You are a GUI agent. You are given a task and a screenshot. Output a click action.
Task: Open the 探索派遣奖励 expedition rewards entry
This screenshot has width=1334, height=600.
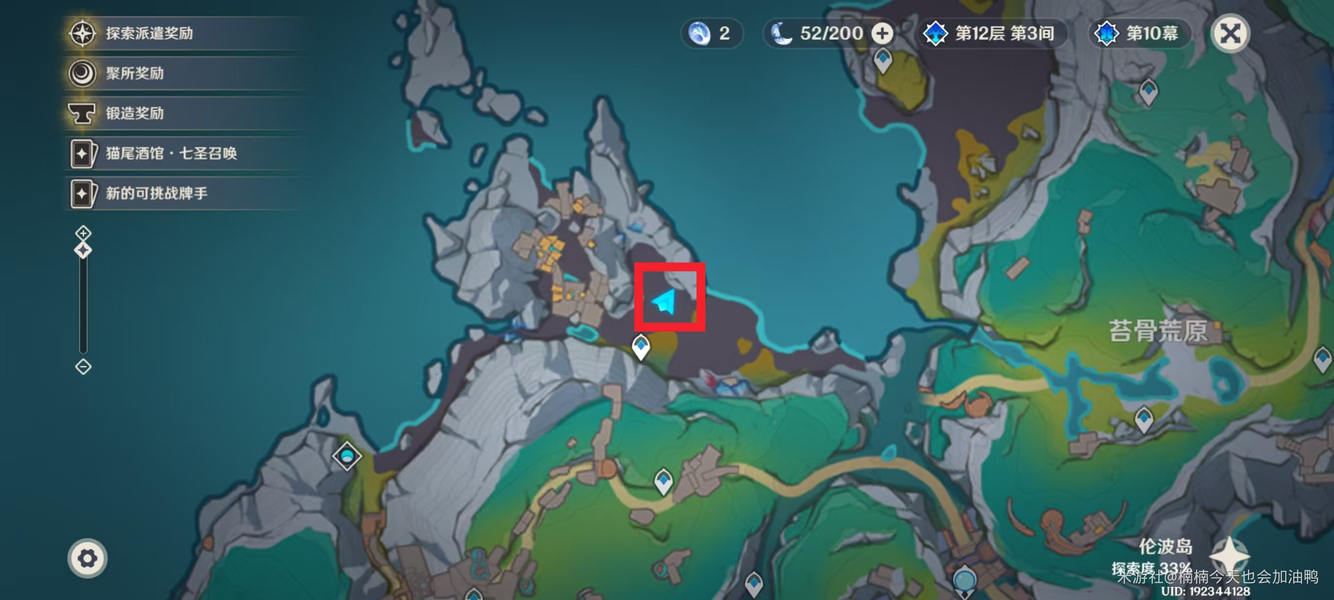pyautogui.click(x=150, y=33)
